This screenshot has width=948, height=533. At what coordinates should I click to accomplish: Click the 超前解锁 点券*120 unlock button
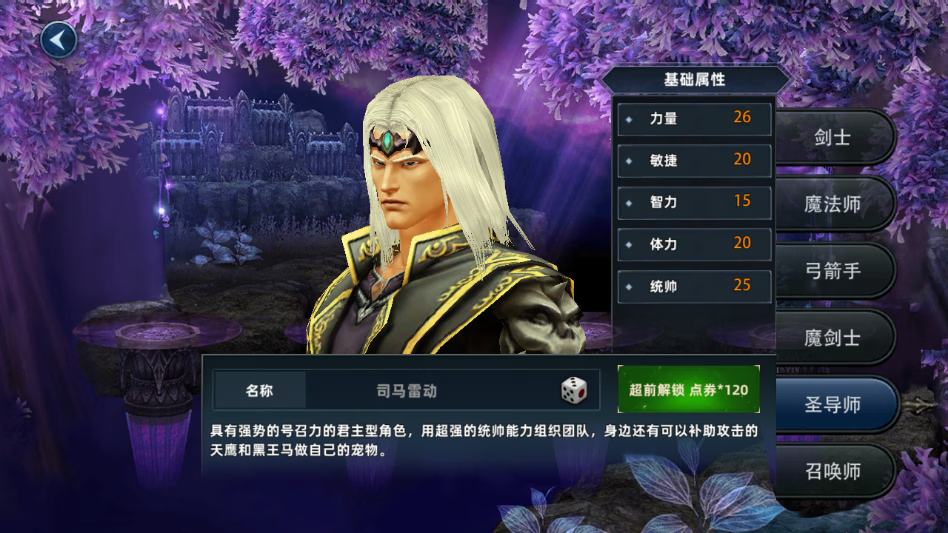pos(688,390)
